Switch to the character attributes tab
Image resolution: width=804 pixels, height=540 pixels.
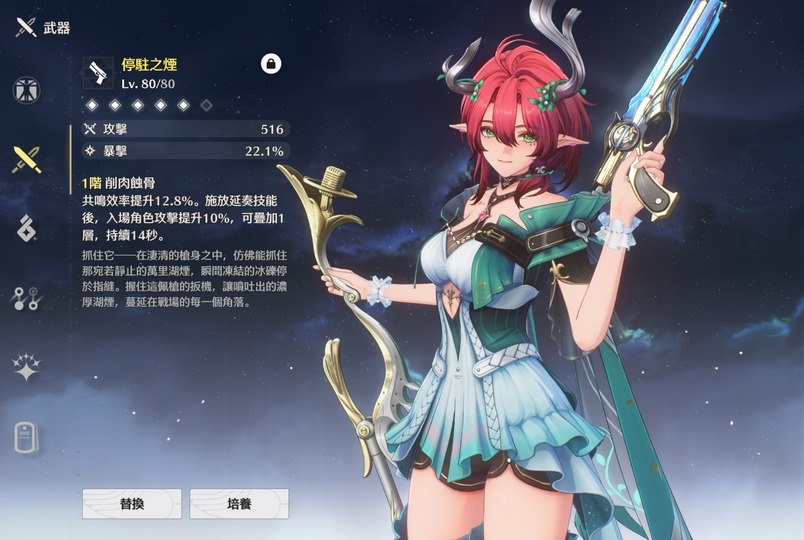tap(26, 90)
